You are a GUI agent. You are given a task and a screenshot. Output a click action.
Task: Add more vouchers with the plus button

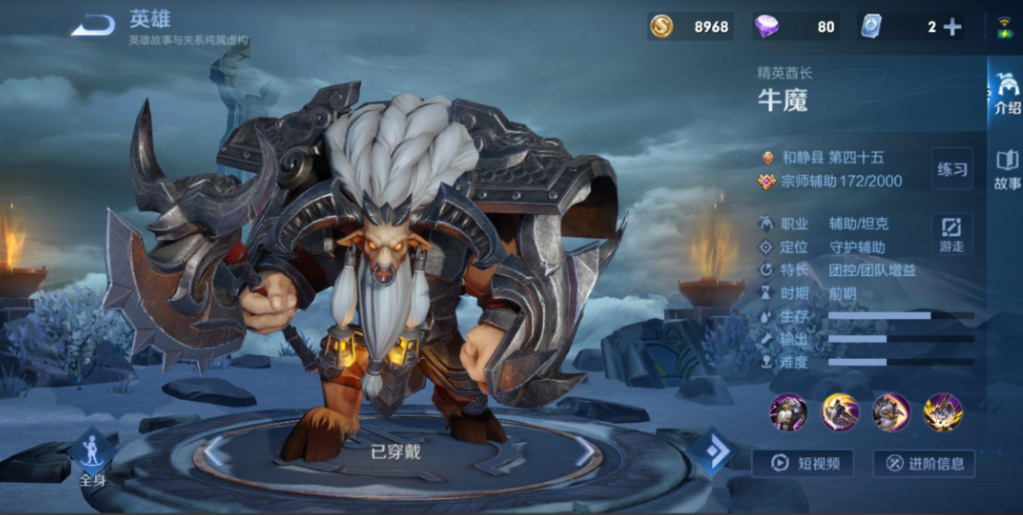tap(952, 27)
